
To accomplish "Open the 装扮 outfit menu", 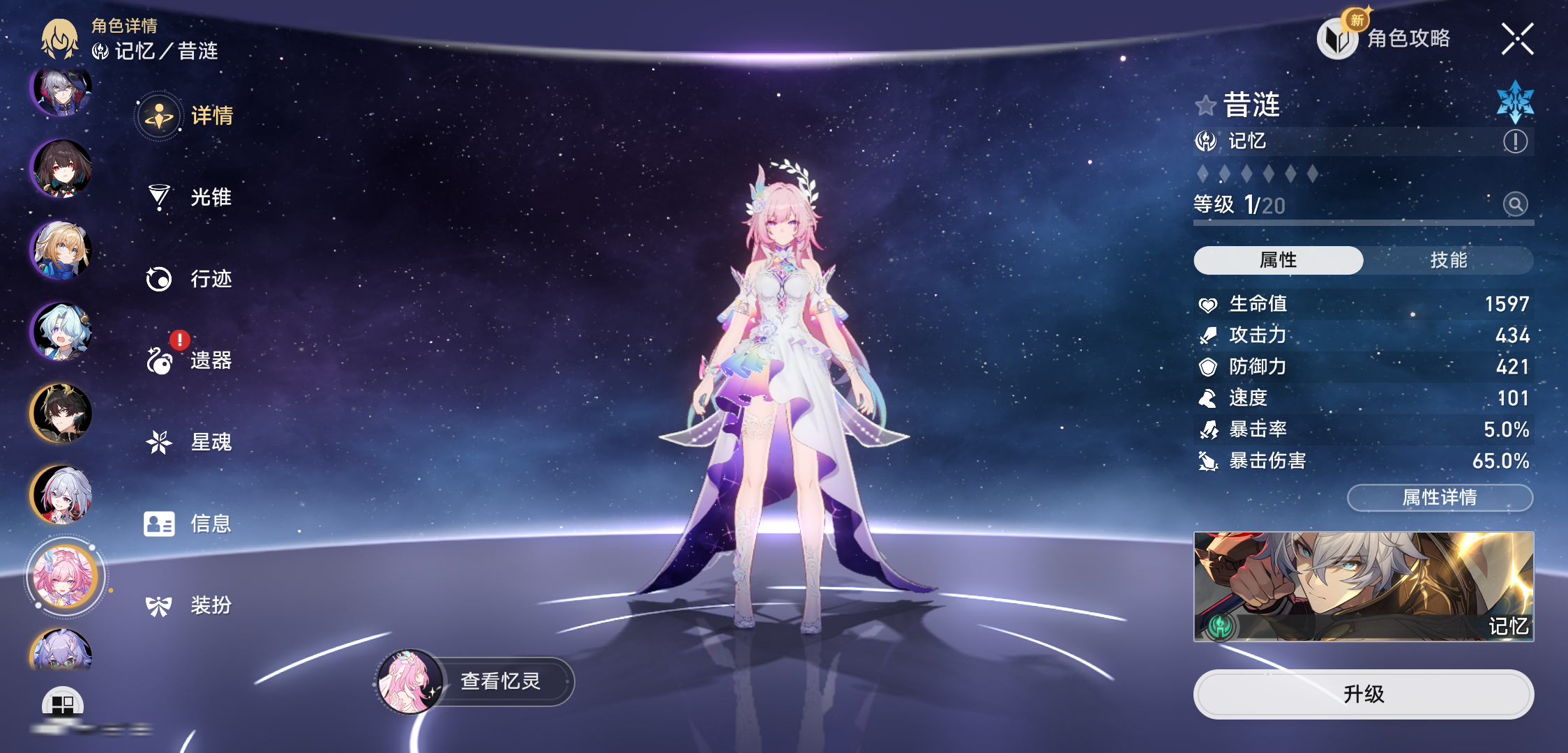I will (x=190, y=605).
